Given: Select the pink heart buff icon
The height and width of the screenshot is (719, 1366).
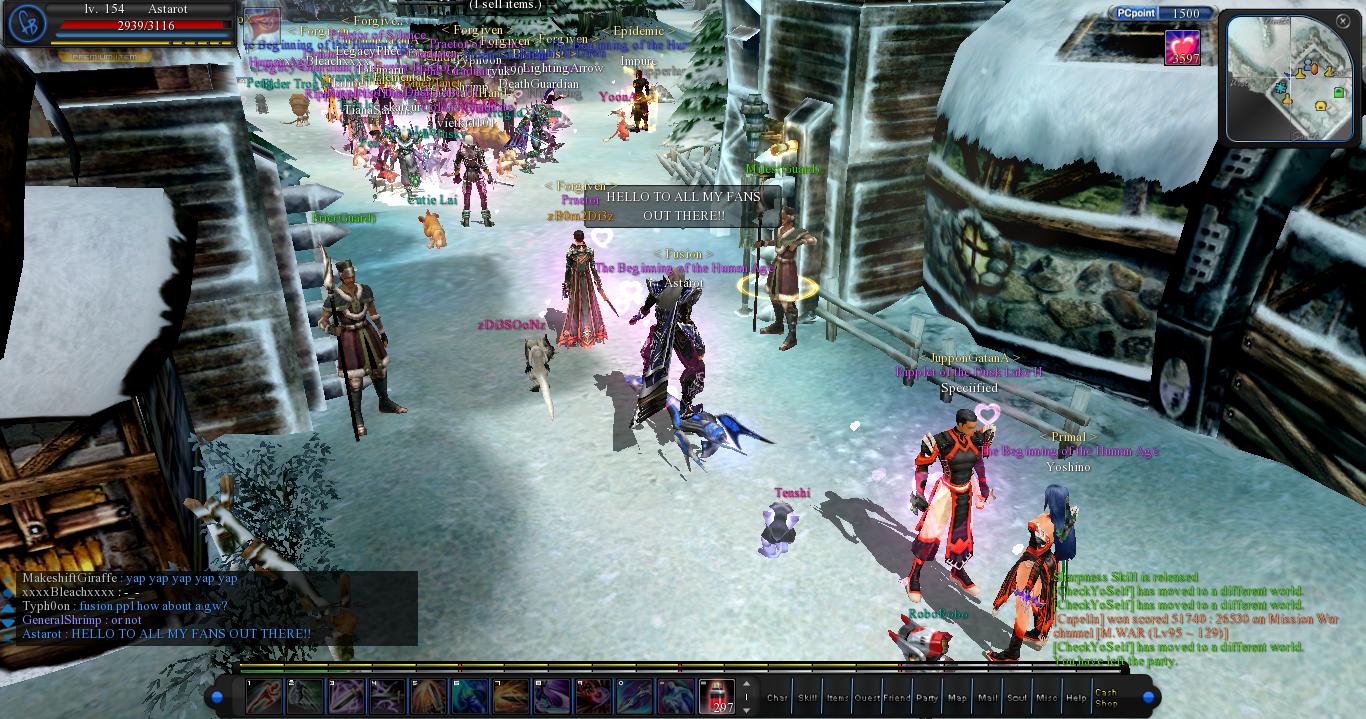Looking at the screenshot, I should [1183, 47].
